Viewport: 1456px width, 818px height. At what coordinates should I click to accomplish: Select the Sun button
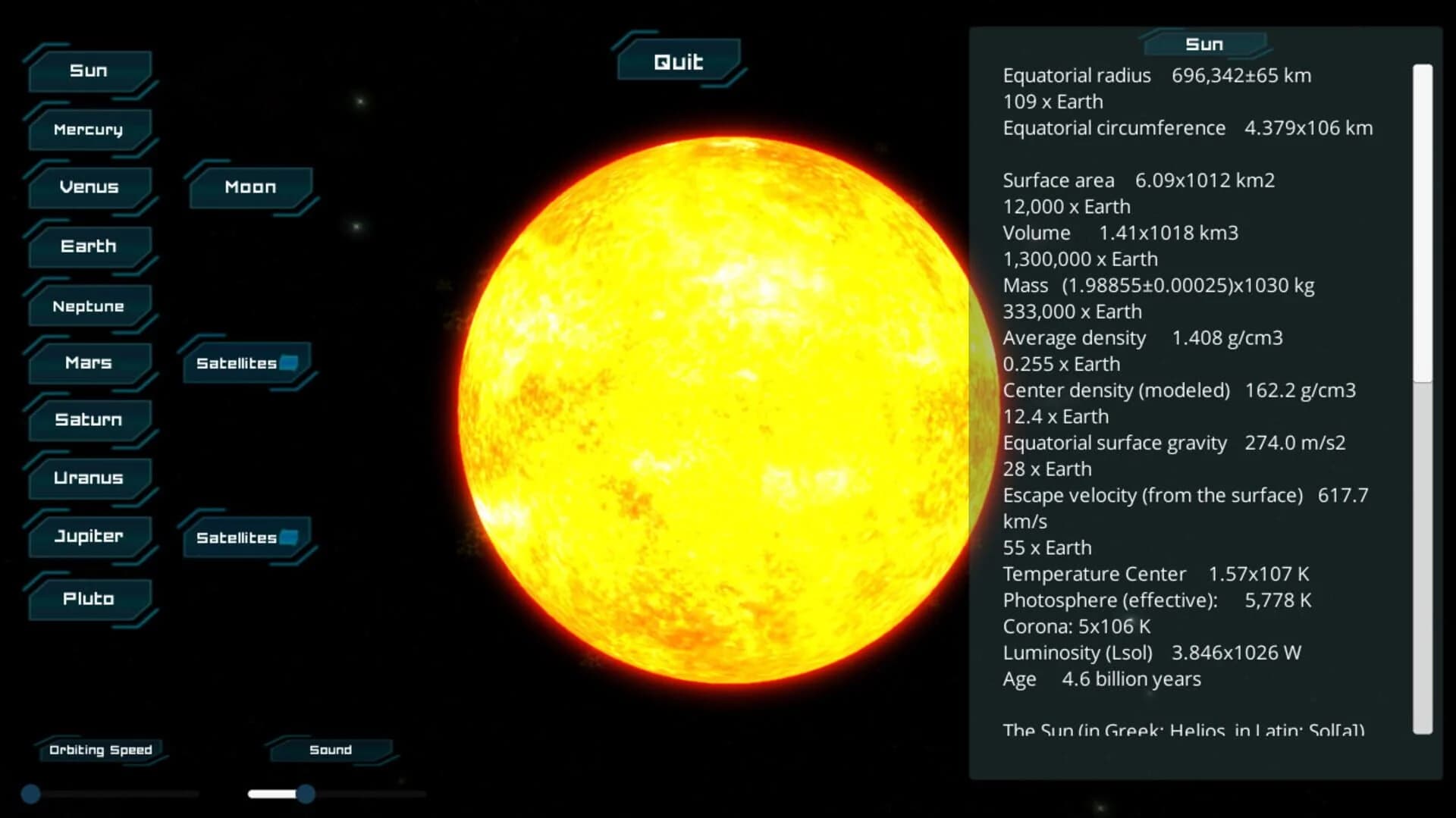pyautogui.click(x=89, y=70)
